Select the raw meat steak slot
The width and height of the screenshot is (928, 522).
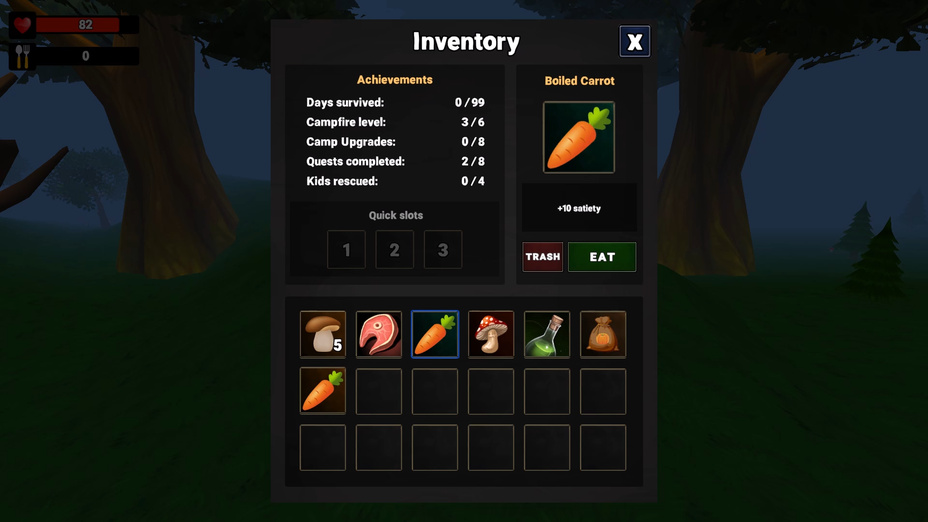click(379, 334)
